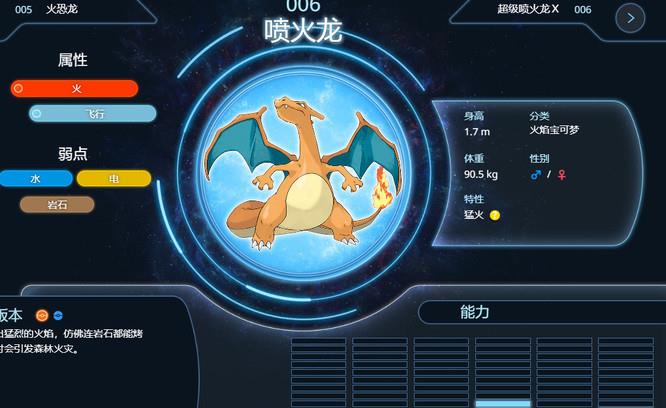Choose the brown 岩石 weakness badge
Image resolution: width=666 pixels, height=408 pixels.
click(x=57, y=205)
